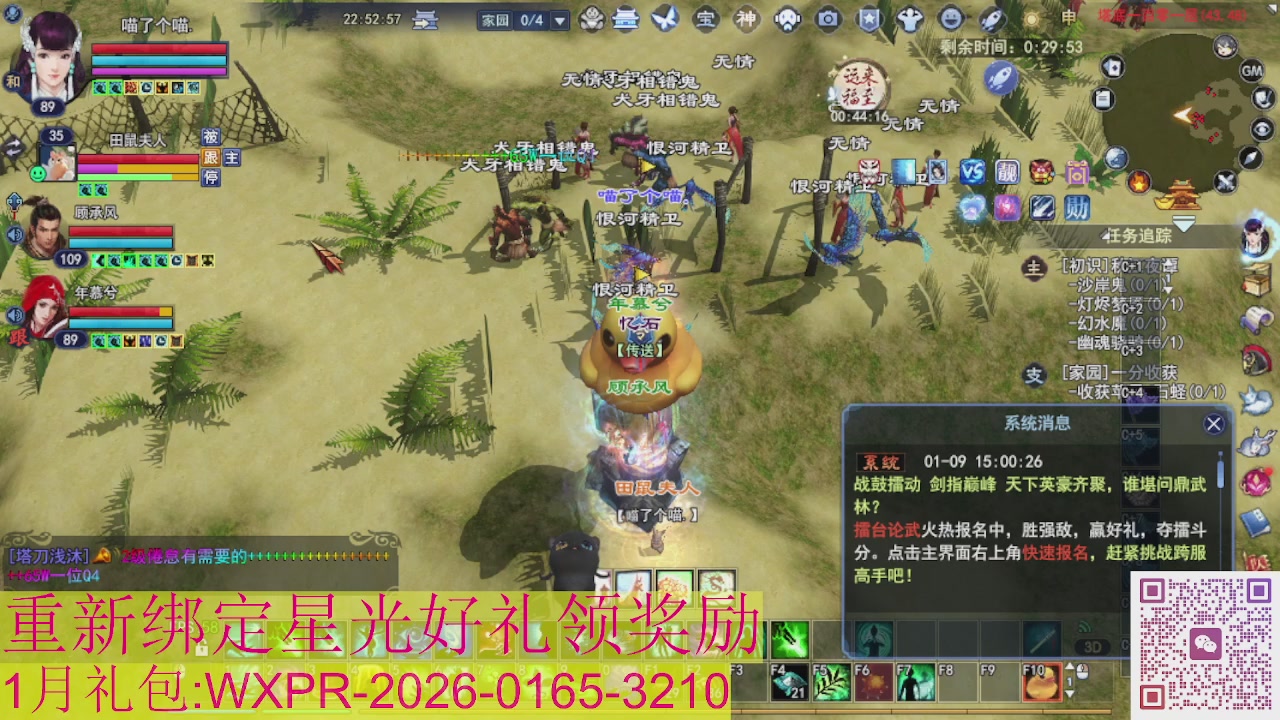Click the up arrow on skill bar page selector
The height and width of the screenshot is (720, 1280).
tap(1069, 667)
